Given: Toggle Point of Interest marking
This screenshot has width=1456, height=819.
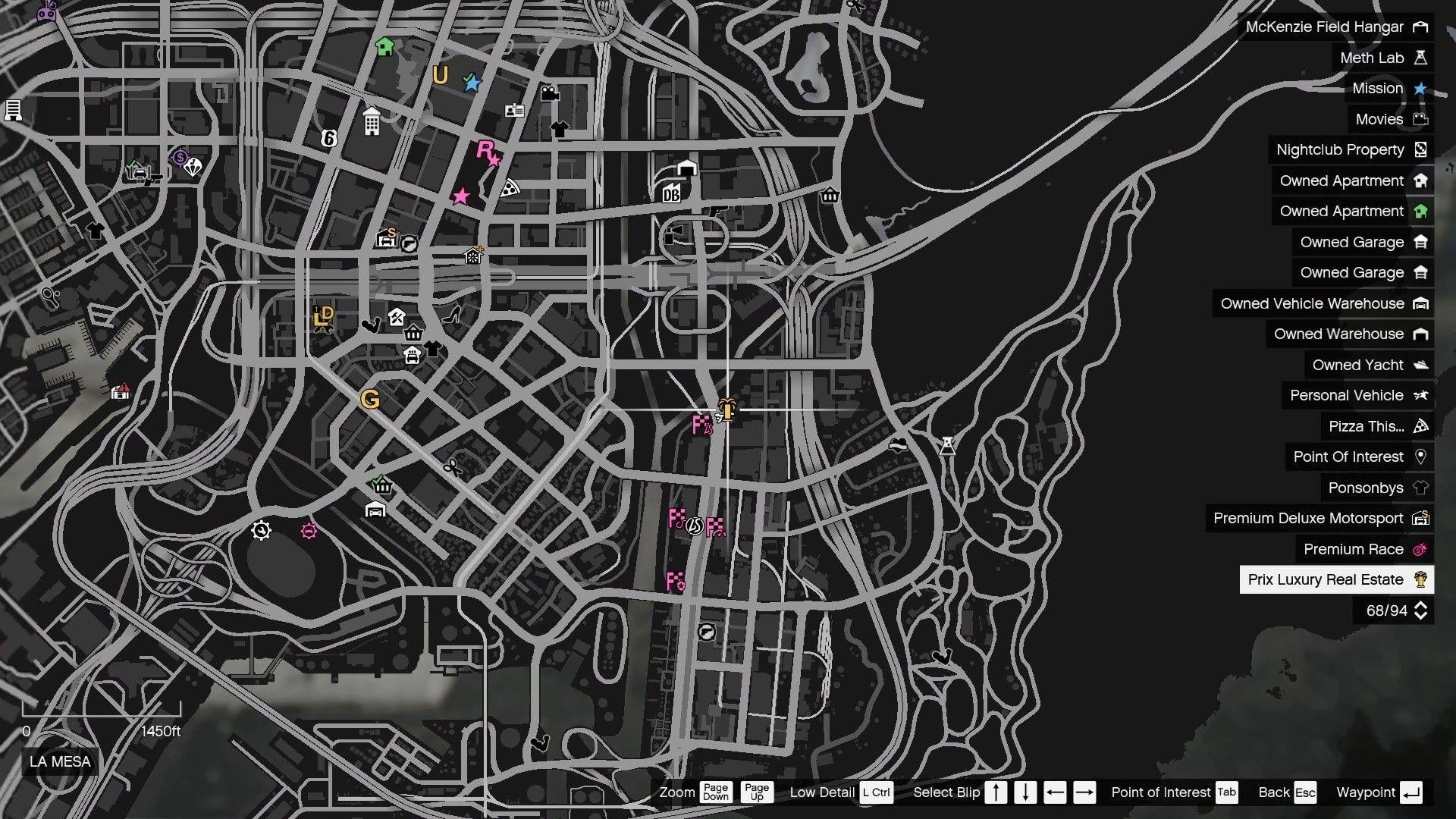Looking at the screenshot, I should (1226, 792).
